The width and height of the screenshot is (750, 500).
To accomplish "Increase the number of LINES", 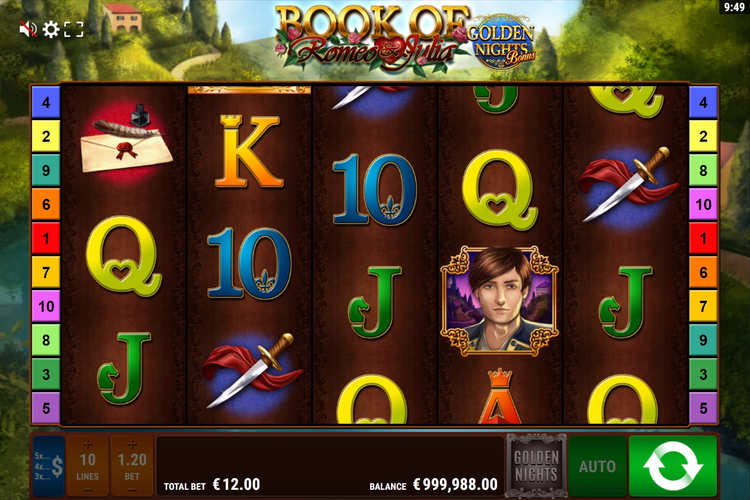I will pyautogui.click(x=88, y=443).
